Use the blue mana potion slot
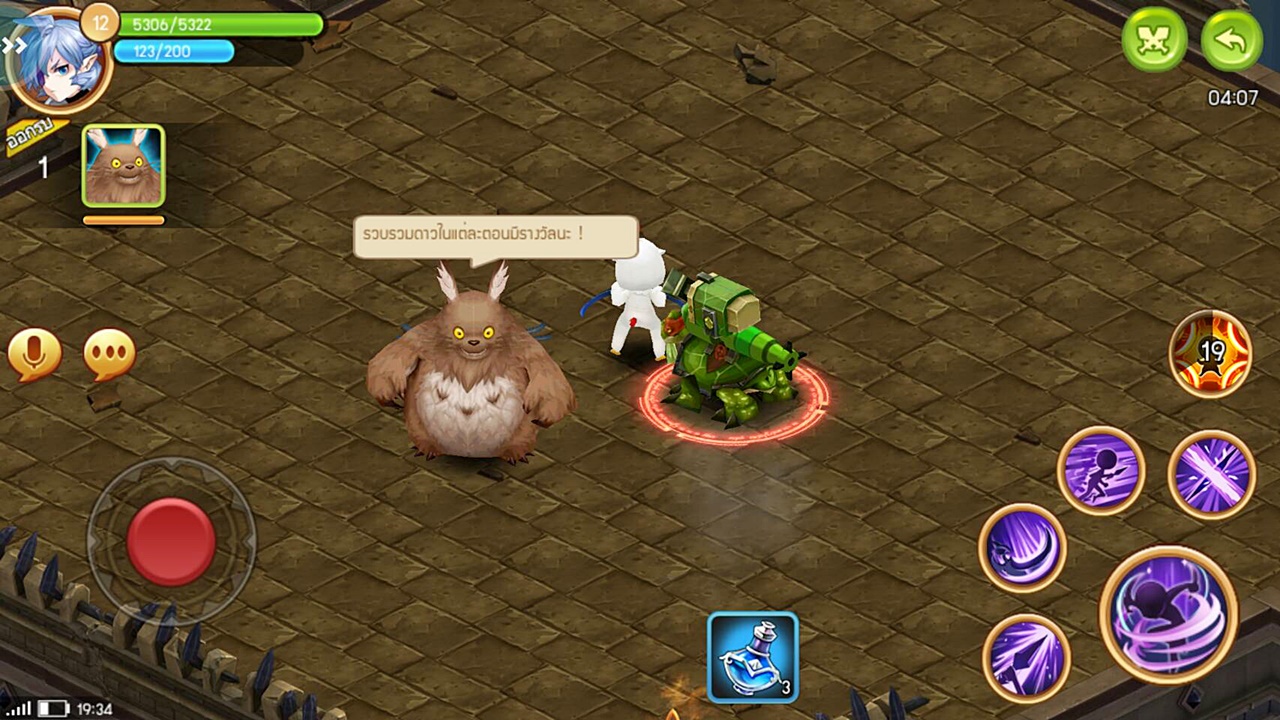This screenshot has width=1280, height=720. [x=753, y=657]
